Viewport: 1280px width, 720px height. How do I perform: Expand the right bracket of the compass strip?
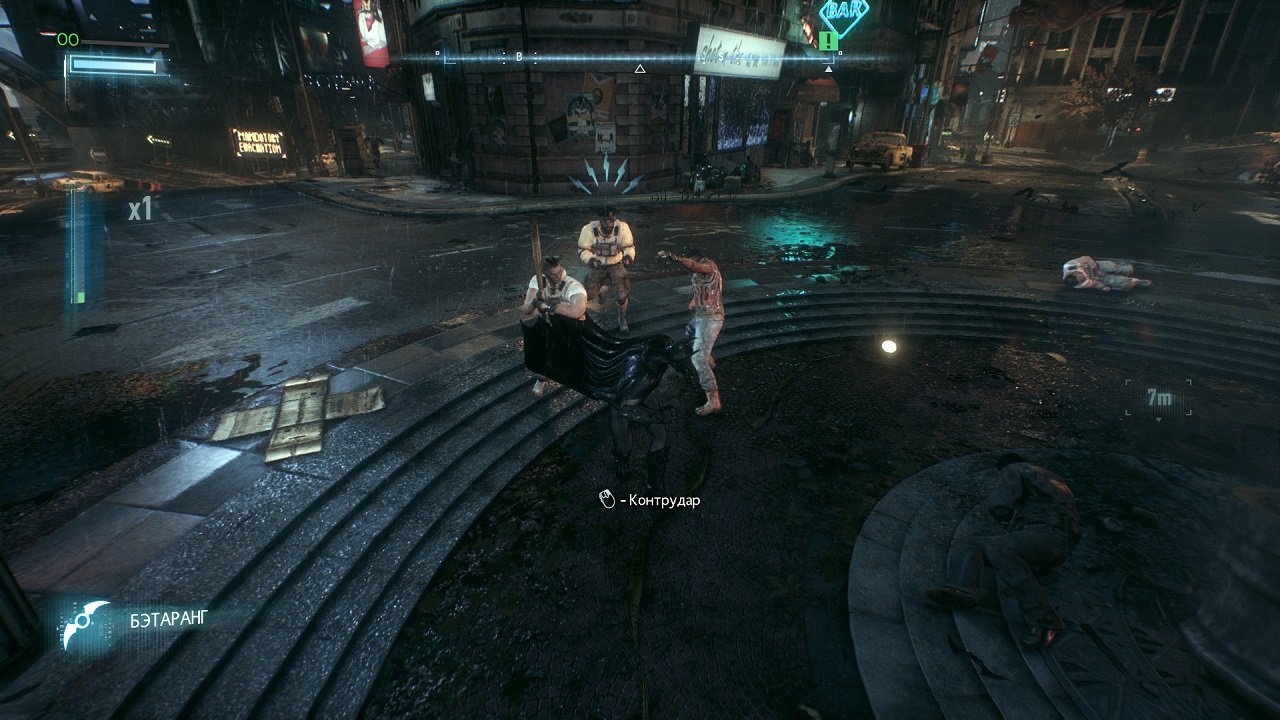click(x=834, y=58)
